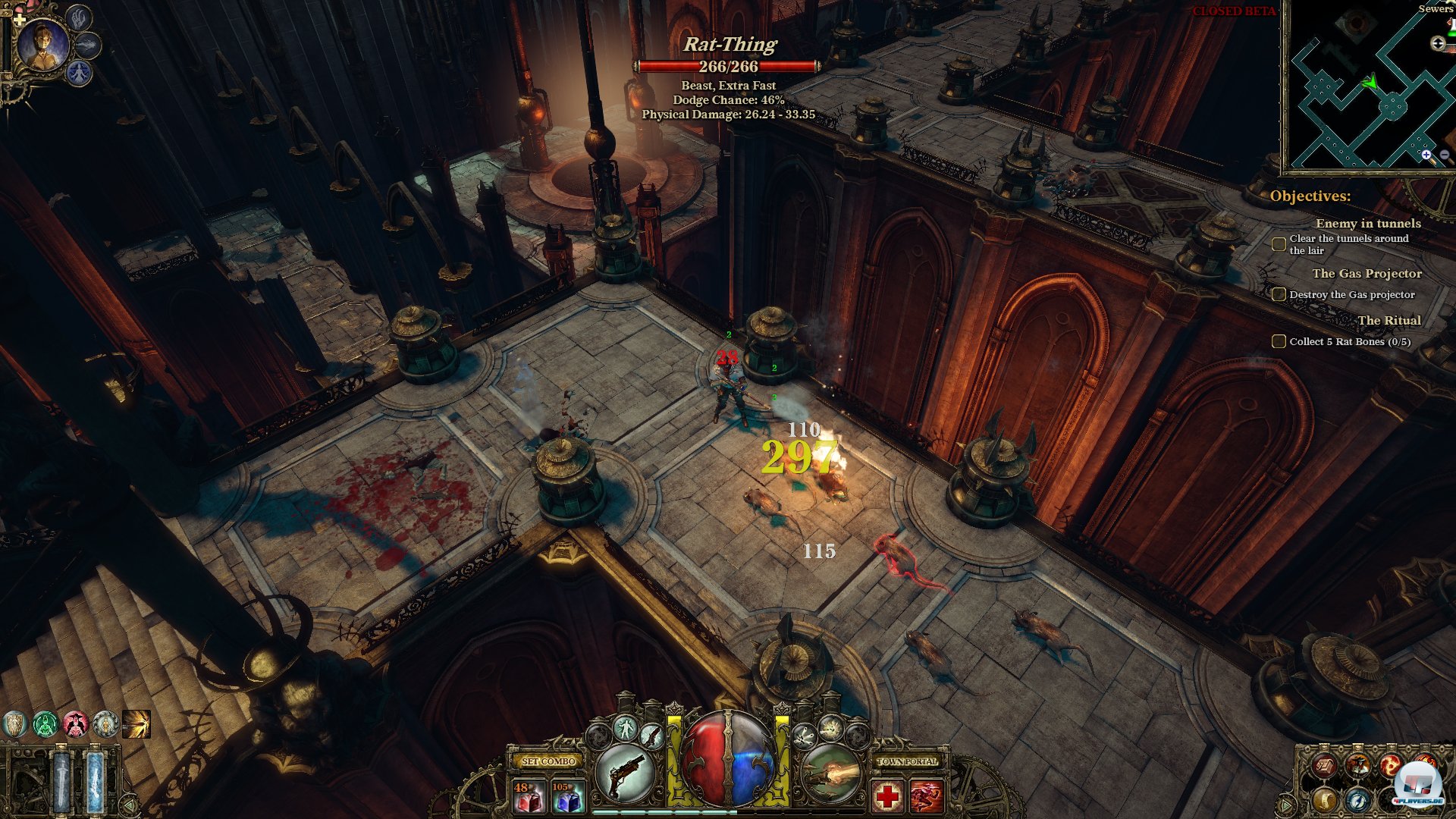Drink the blue mana potion
Image resolution: width=1456 pixels, height=819 pixels.
coord(567,796)
